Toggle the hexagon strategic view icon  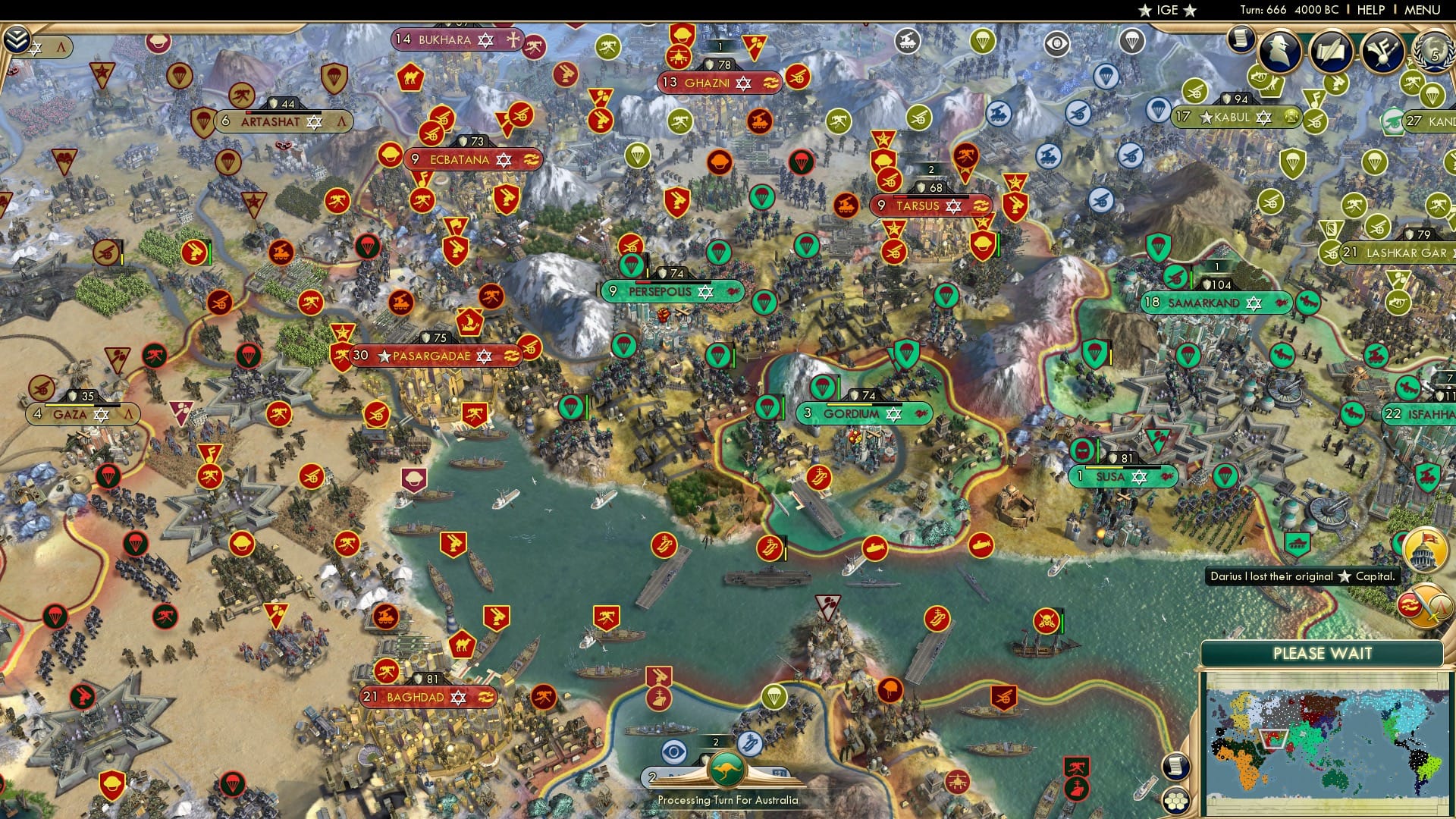tap(1175, 802)
